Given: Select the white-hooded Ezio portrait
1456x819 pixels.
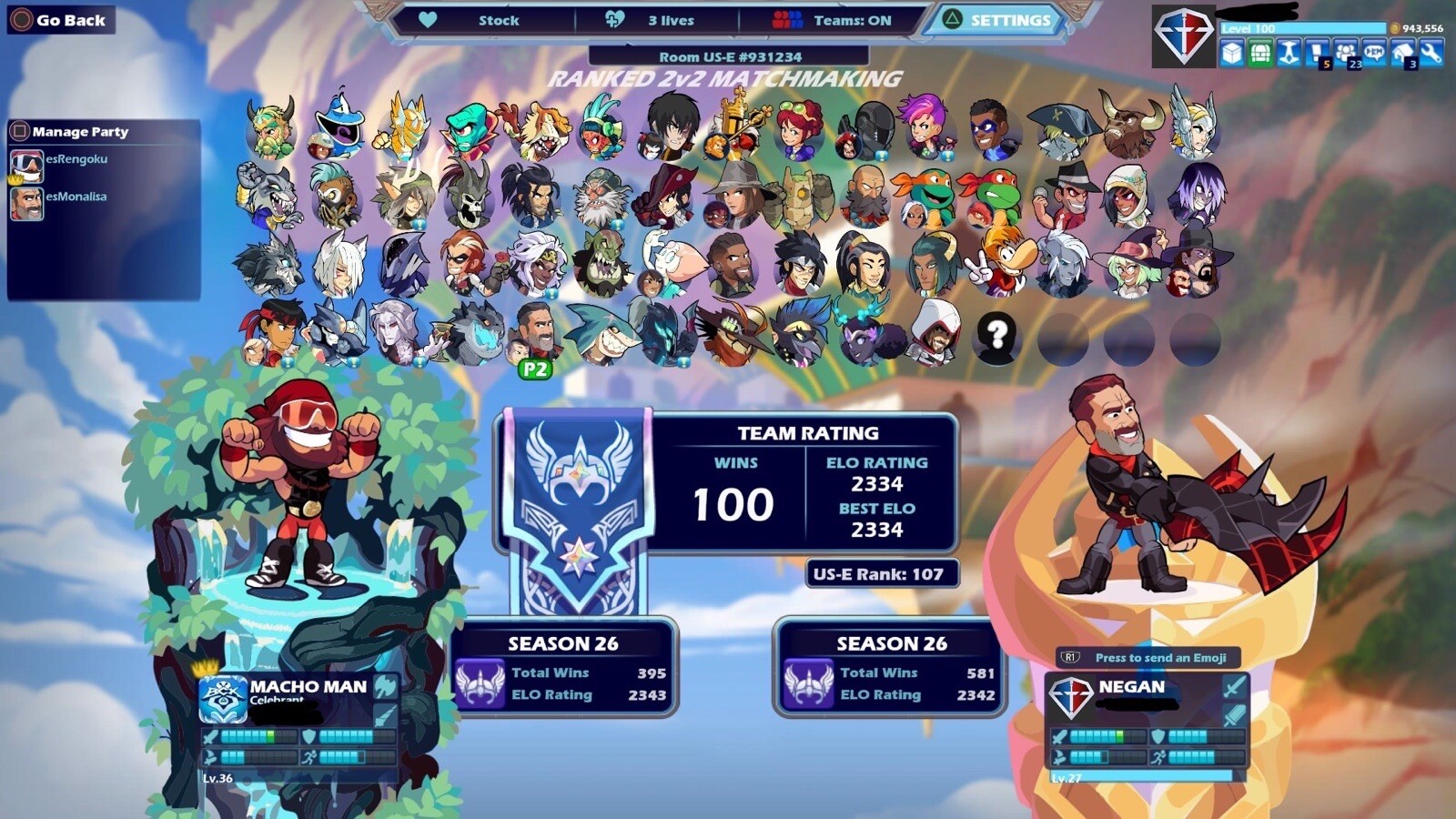Looking at the screenshot, I should (932, 334).
